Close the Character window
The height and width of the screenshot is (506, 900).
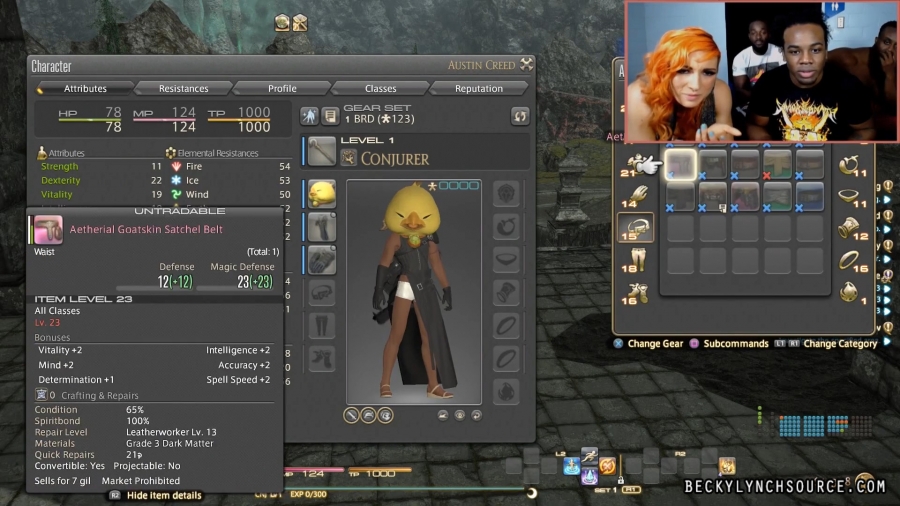pos(527,65)
